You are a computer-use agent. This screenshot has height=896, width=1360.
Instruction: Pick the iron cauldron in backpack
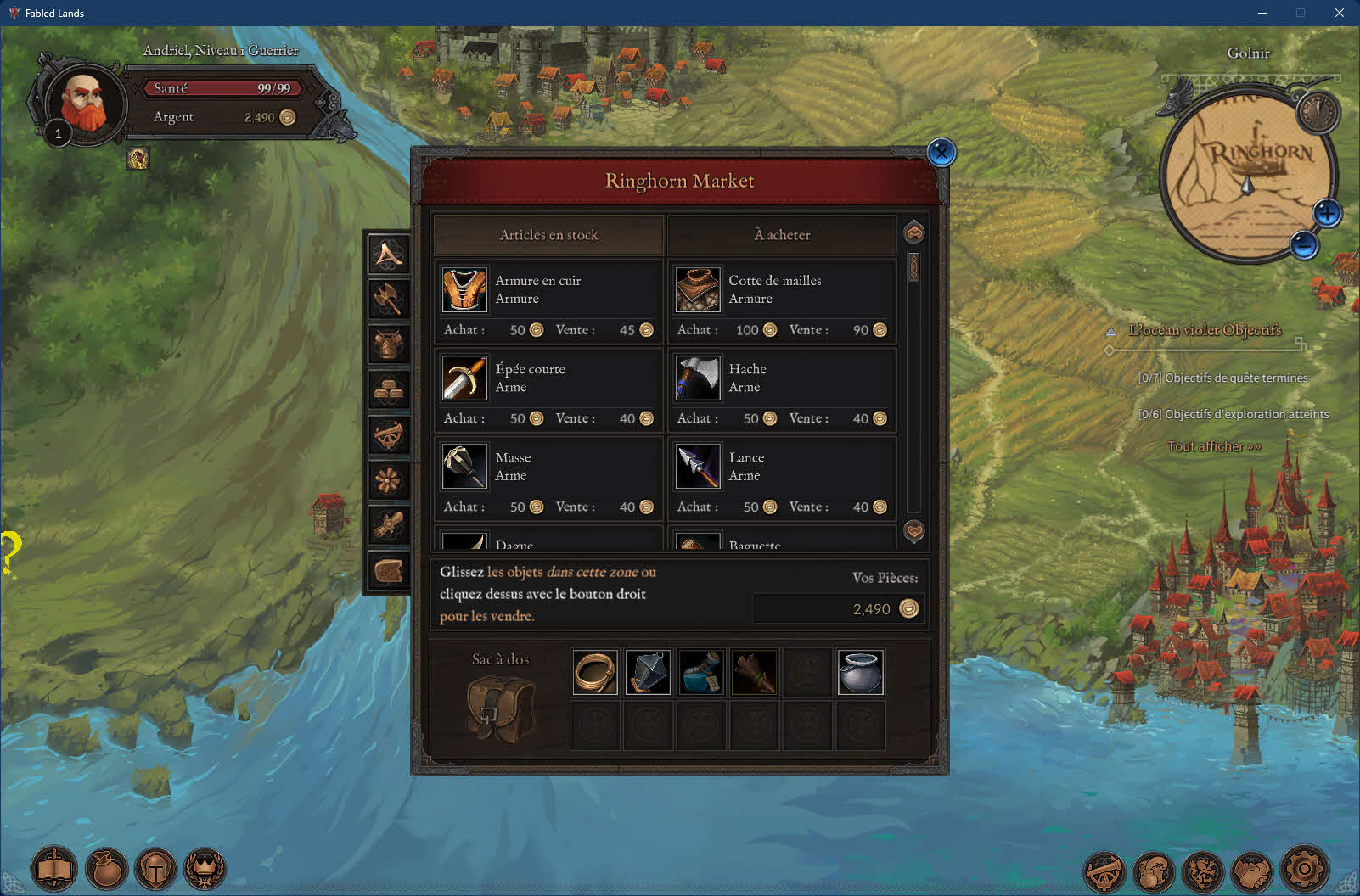[860, 673]
